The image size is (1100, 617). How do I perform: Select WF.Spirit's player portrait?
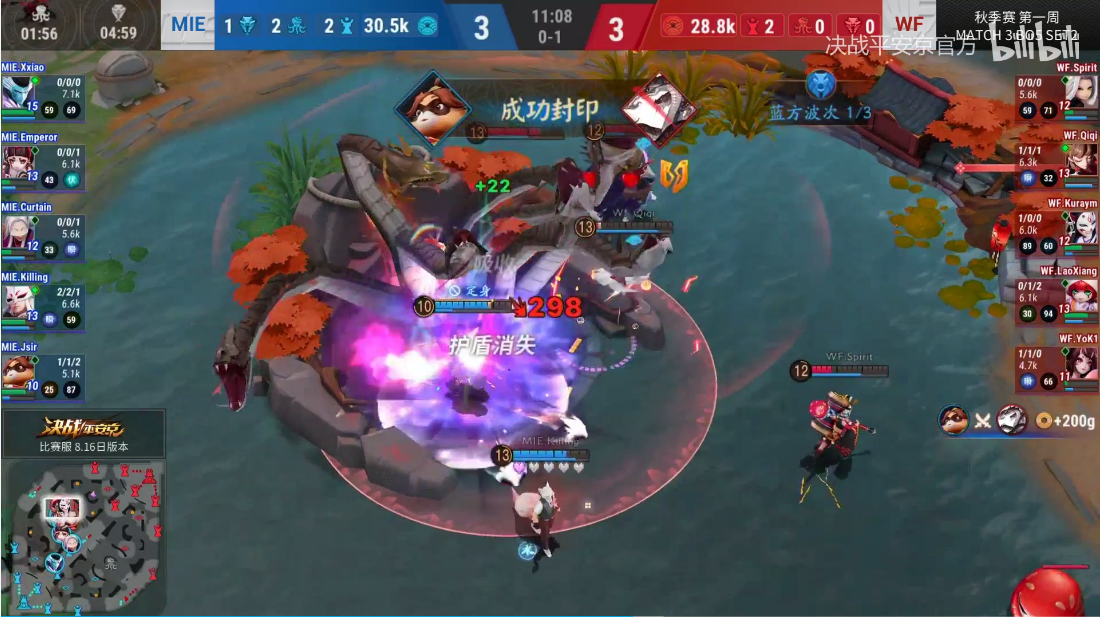click(1083, 93)
